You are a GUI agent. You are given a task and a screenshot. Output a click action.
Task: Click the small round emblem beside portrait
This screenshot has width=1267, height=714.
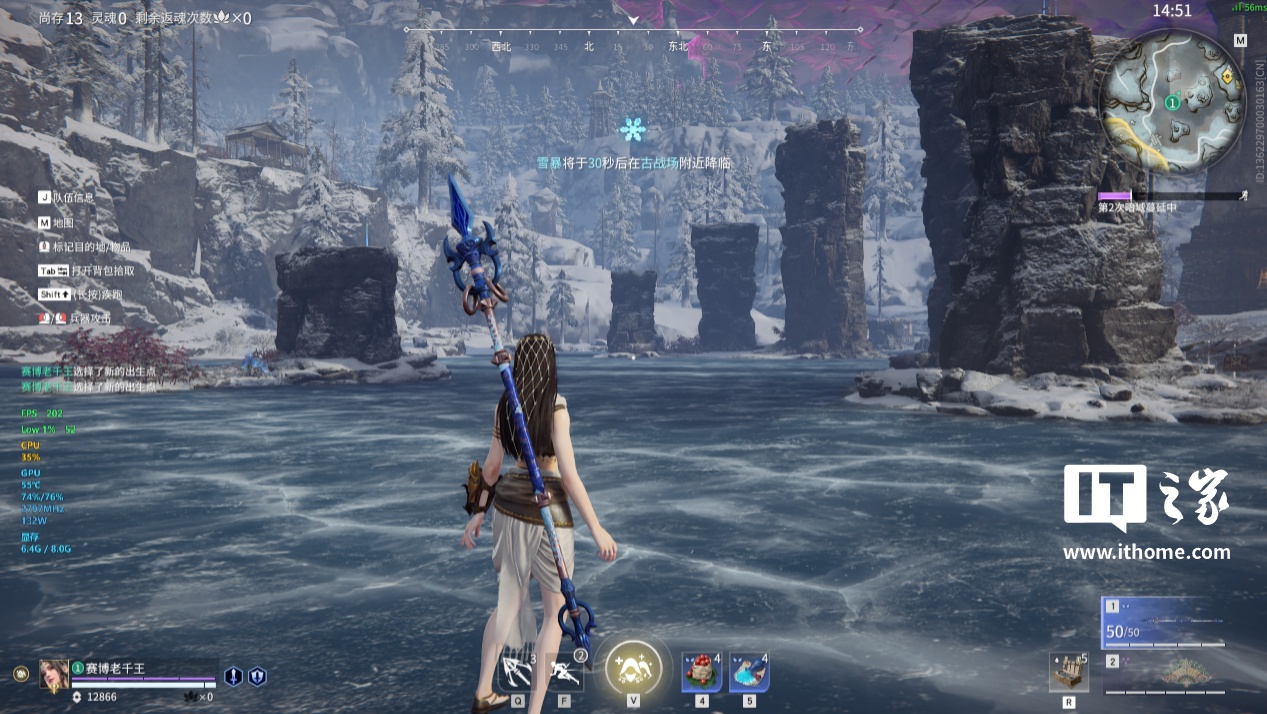[x=20, y=674]
